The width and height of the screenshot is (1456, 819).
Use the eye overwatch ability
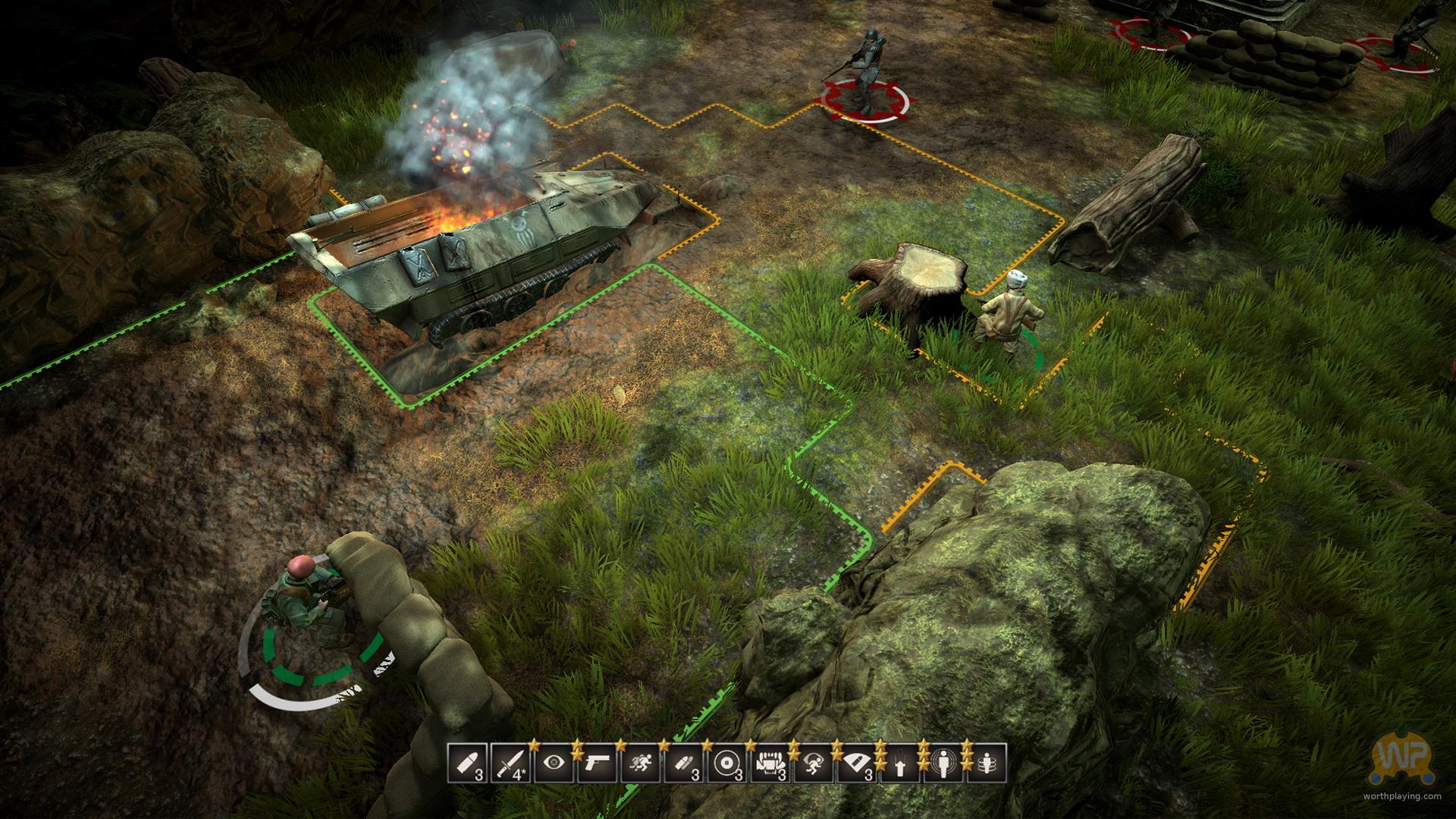click(x=554, y=764)
